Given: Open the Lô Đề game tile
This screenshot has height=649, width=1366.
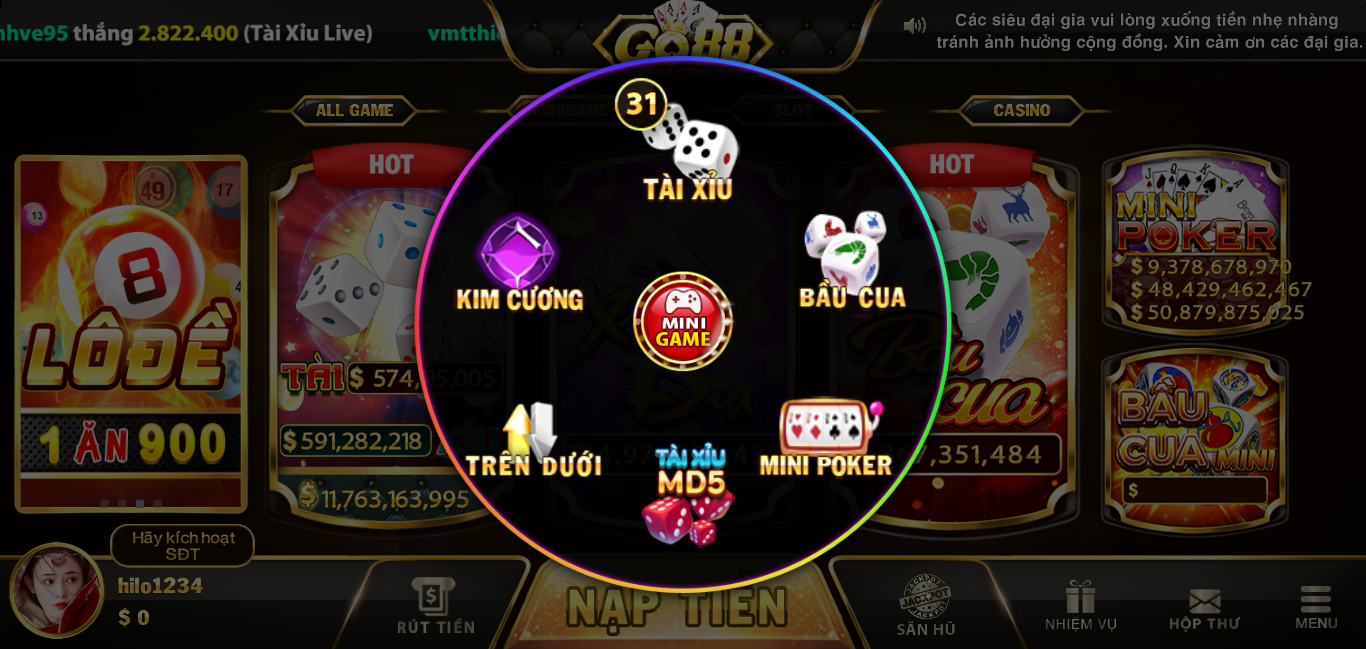Looking at the screenshot, I should coord(131,330).
